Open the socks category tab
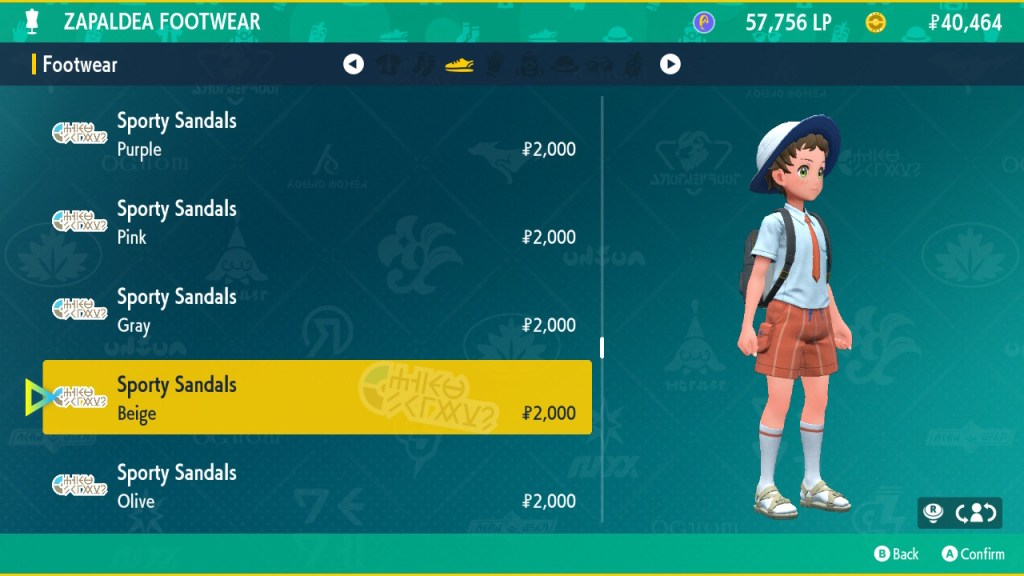 tap(424, 65)
